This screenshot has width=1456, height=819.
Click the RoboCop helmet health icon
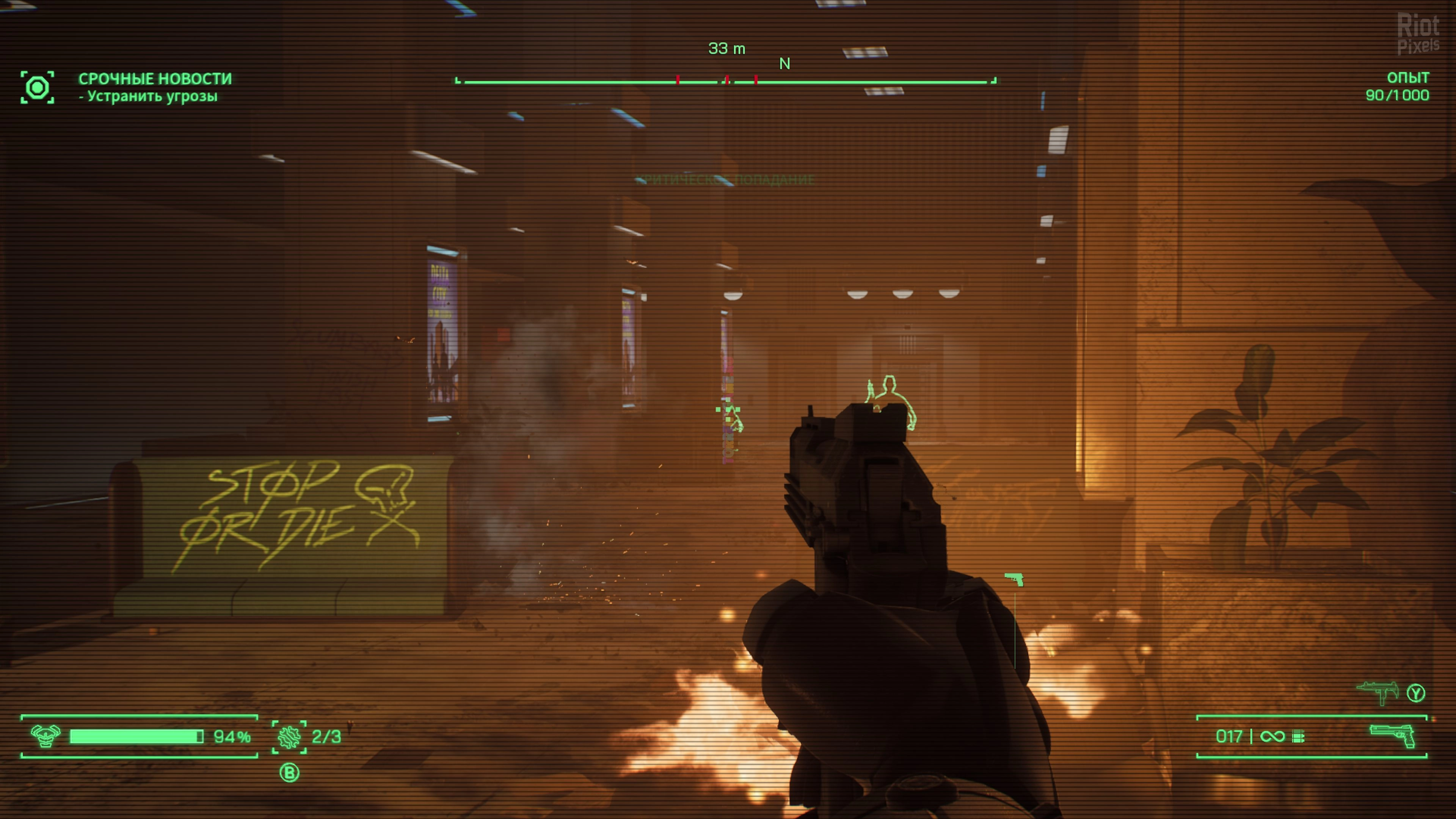pos(45,736)
